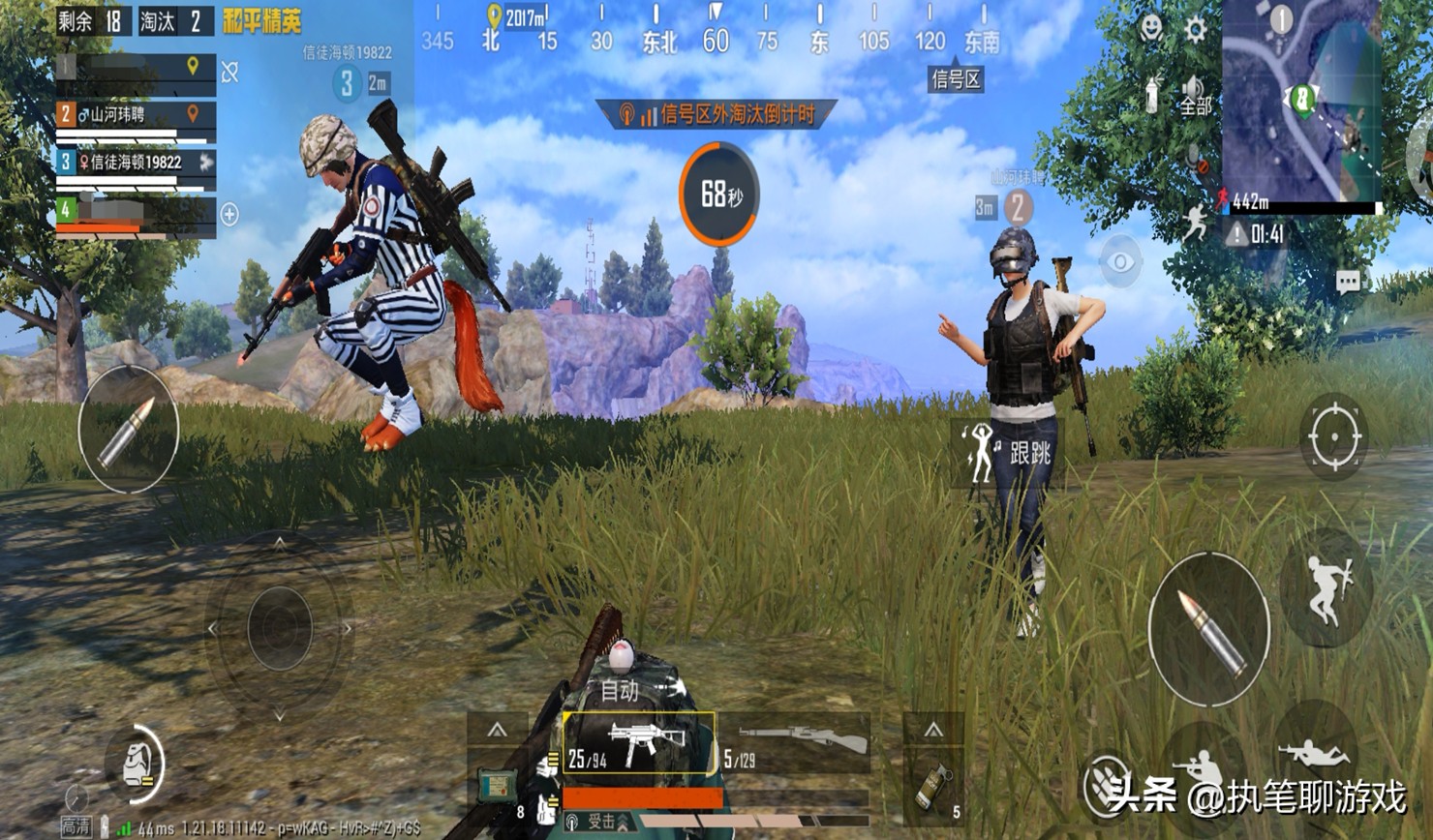This screenshot has height=840, width=1433.
Task: Open the settings gear icon
Action: click(x=1196, y=29)
